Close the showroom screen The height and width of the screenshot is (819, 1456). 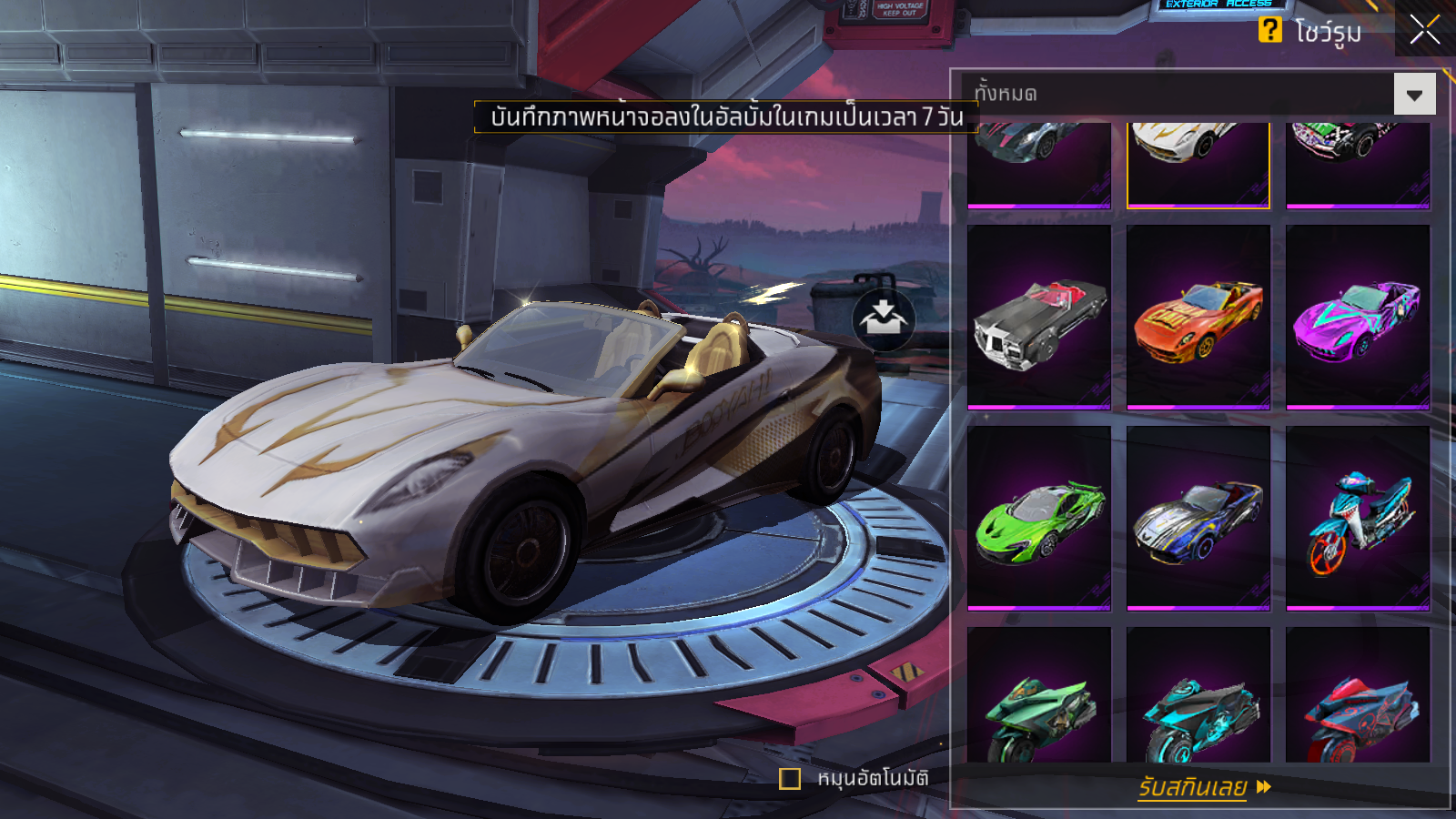tap(1424, 30)
